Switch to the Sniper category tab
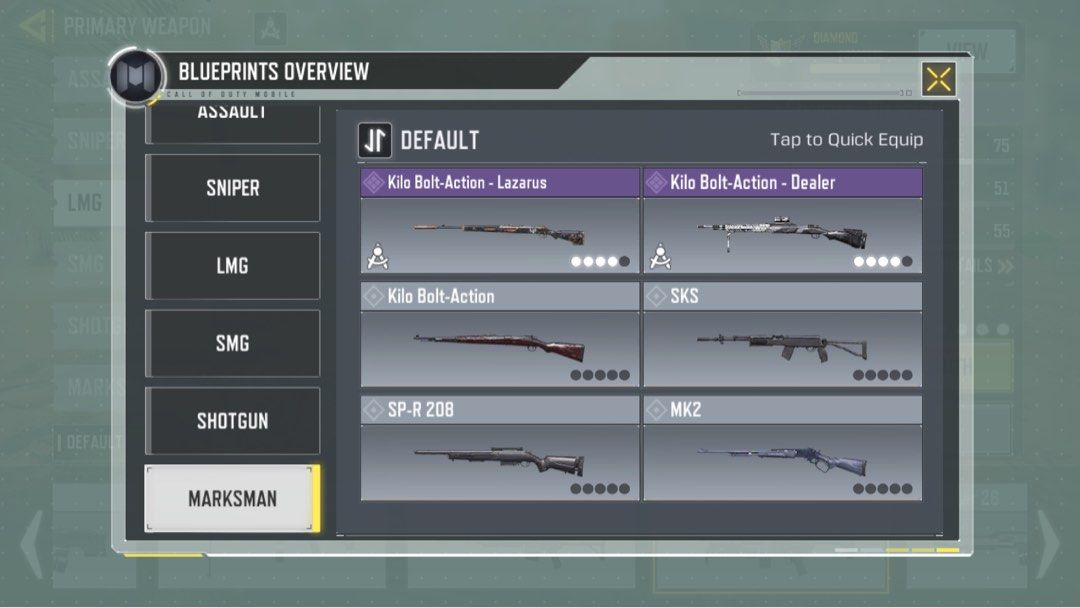This screenshot has width=1080, height=608. [232, 188]
